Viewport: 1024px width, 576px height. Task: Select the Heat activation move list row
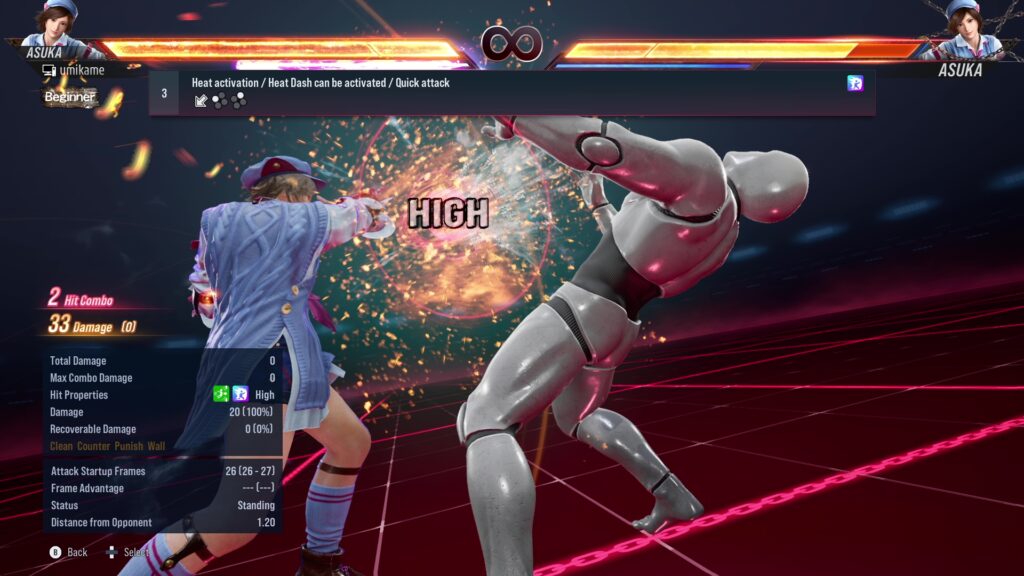(x=512, y=92)
